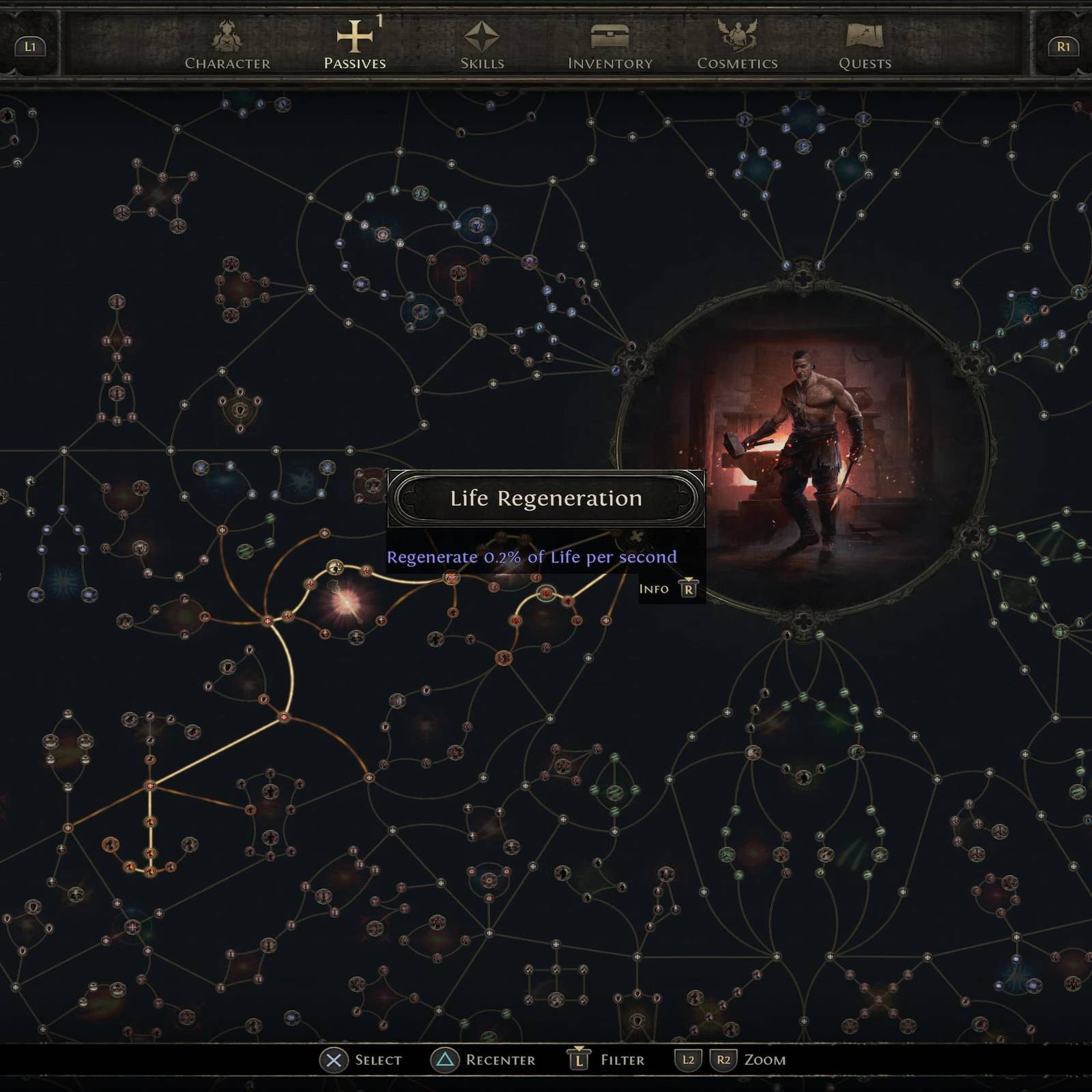Open the Cosmetics tab
This screenshot has height=1092, width=1092.
click(737, 46)
